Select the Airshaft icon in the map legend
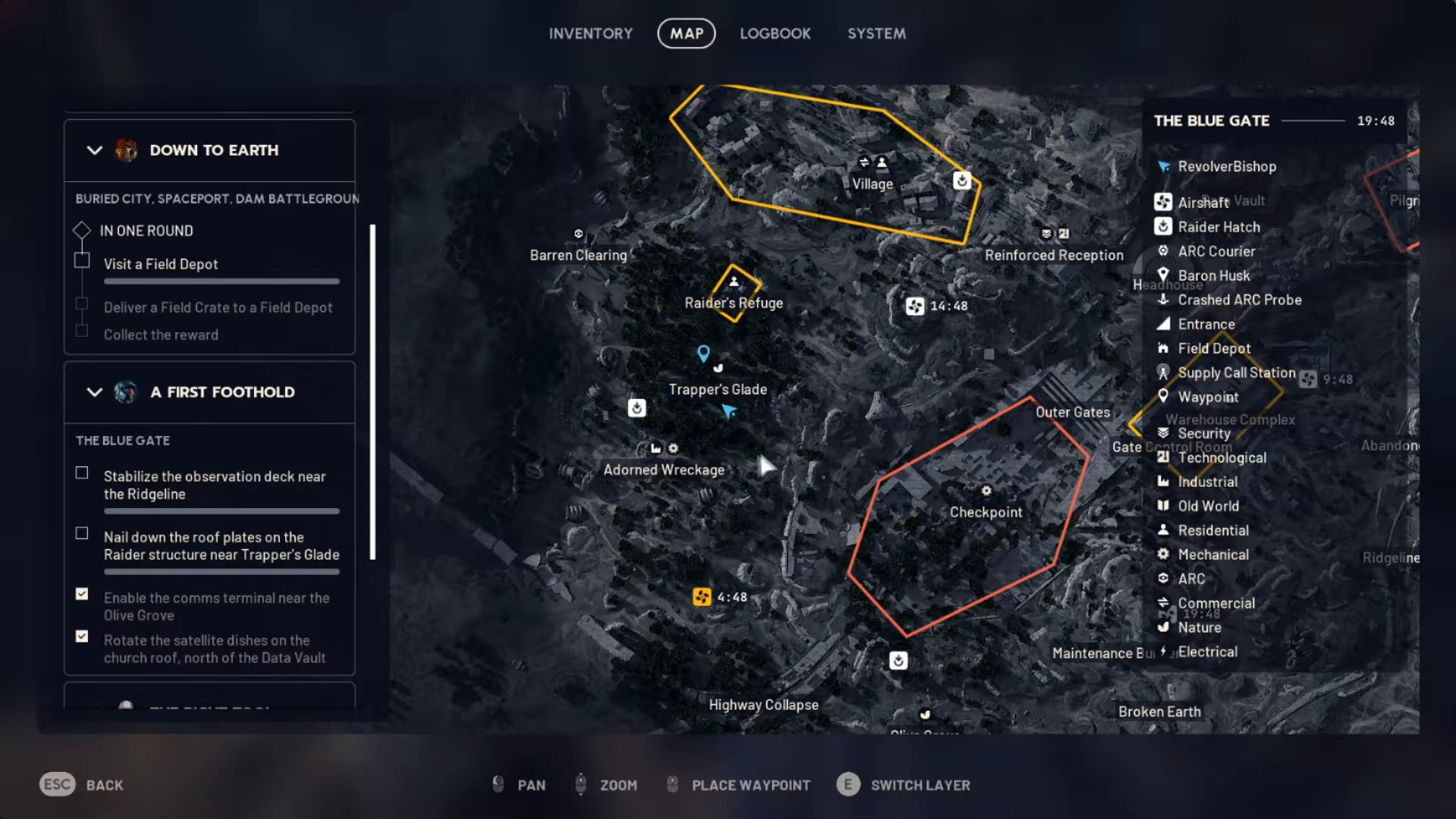The height and width of the screenshot is (819, 1456). click(x=1163, y=202)
